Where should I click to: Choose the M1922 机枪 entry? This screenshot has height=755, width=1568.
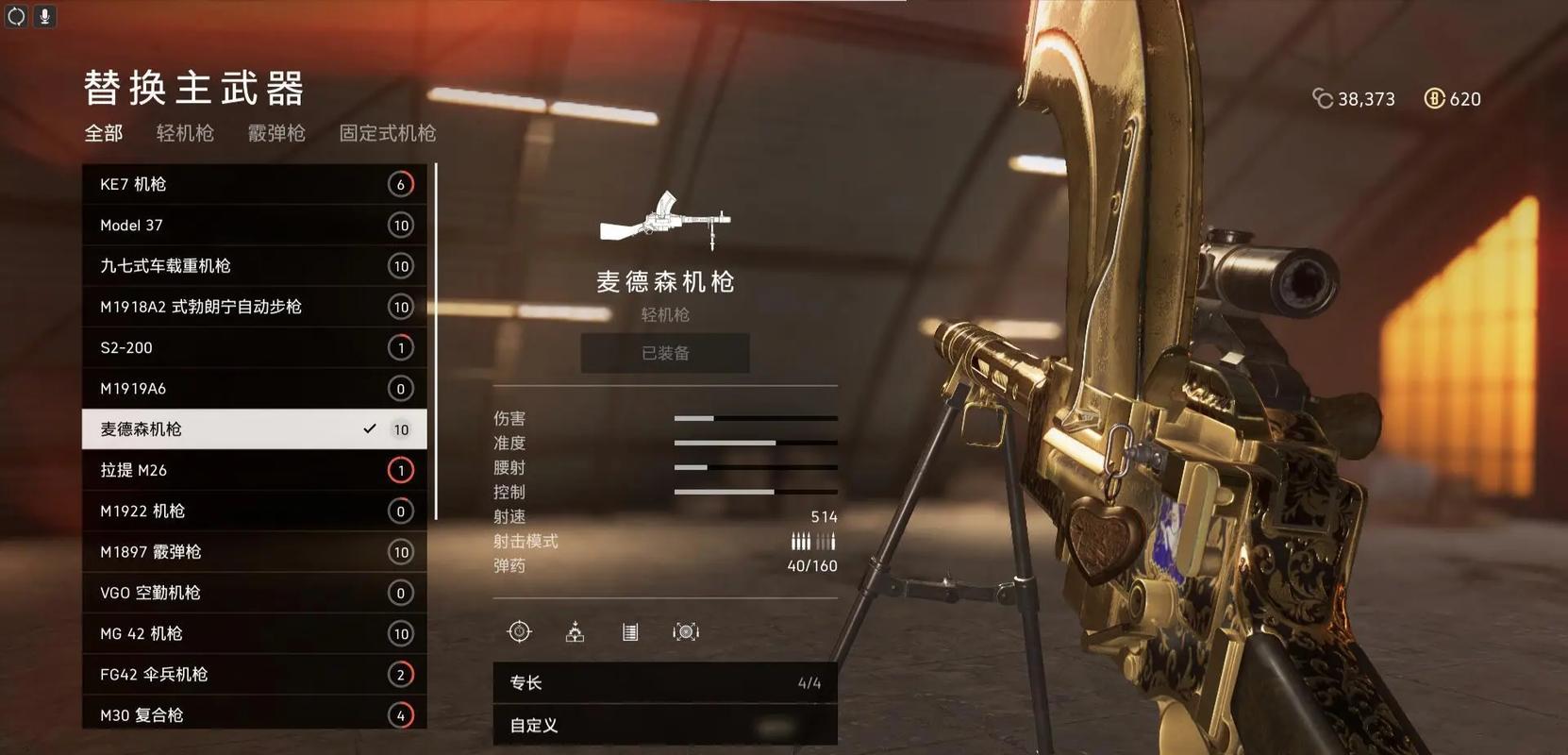pos(254,511)
